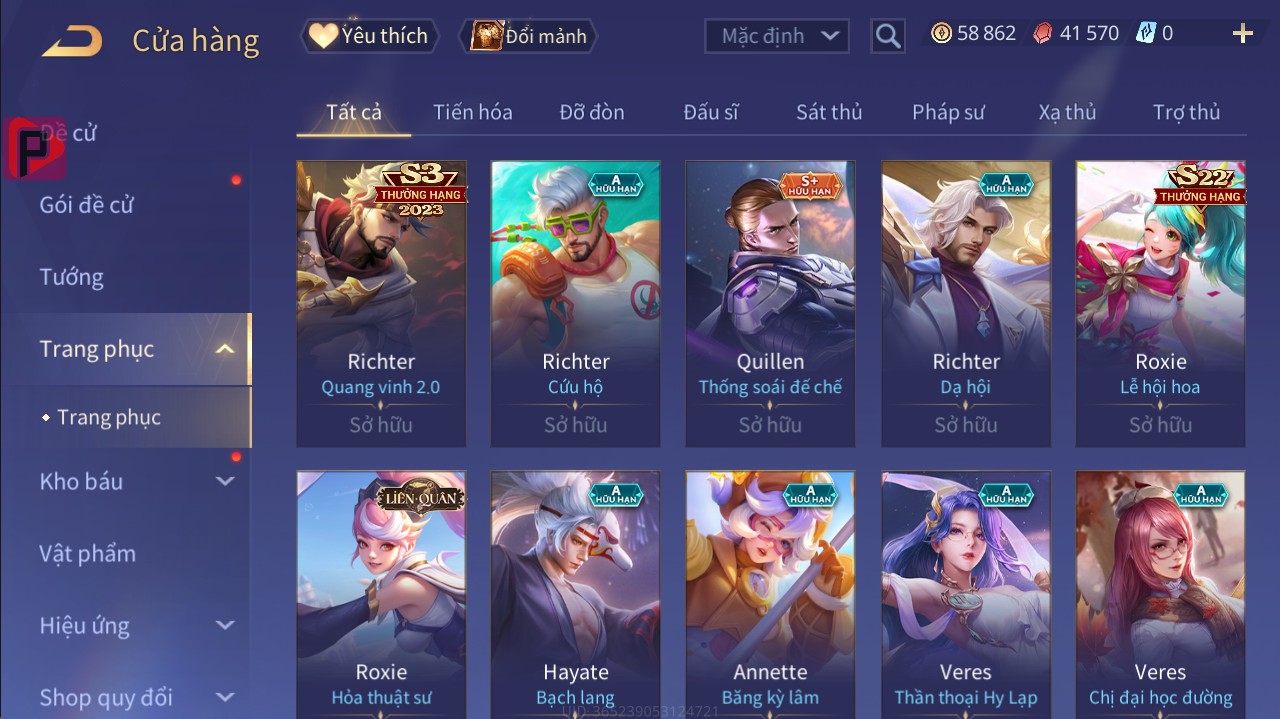1280x719 pixels.
Task: Open the Đổi mảnh exchange
Action: tap(529, 36)
